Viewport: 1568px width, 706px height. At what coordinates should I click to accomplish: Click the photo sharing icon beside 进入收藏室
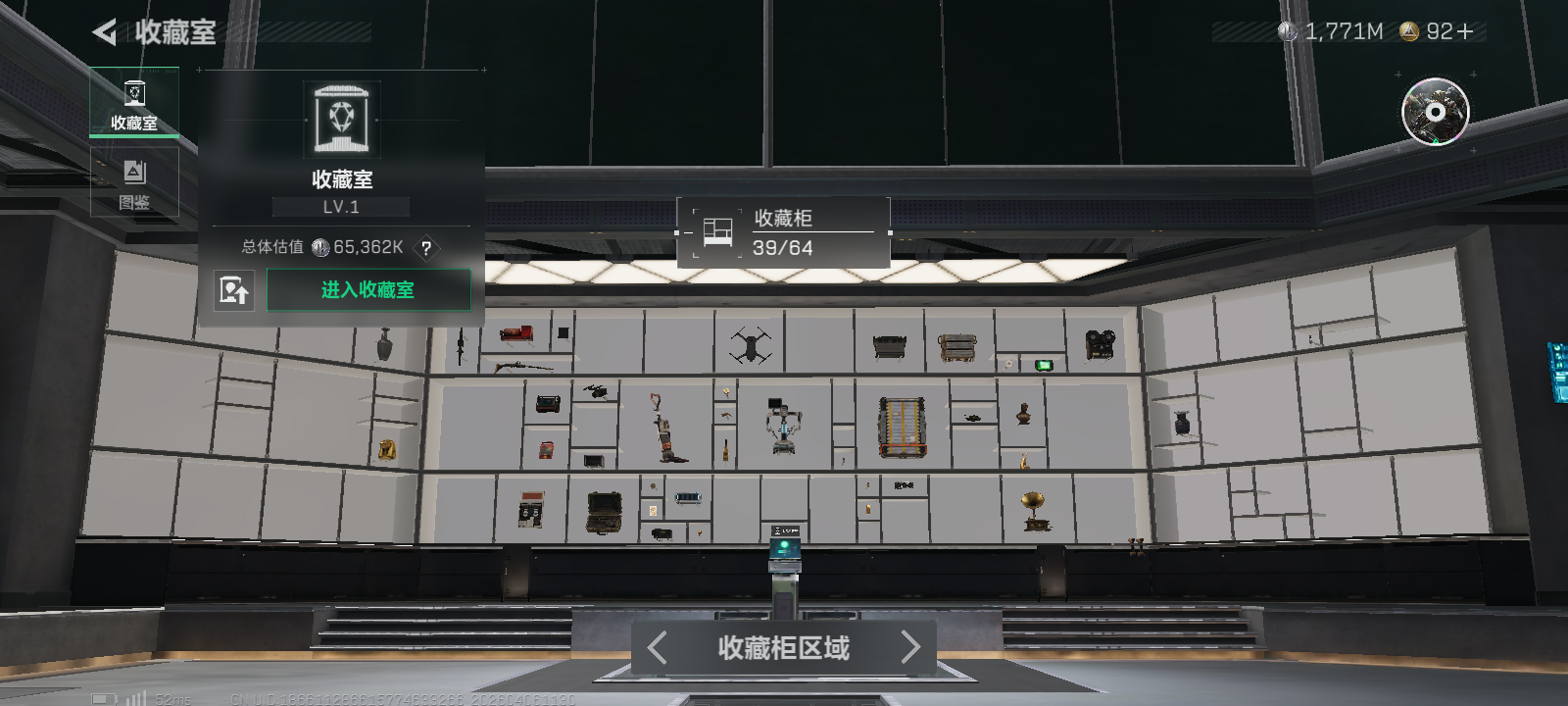pos(235,290)
